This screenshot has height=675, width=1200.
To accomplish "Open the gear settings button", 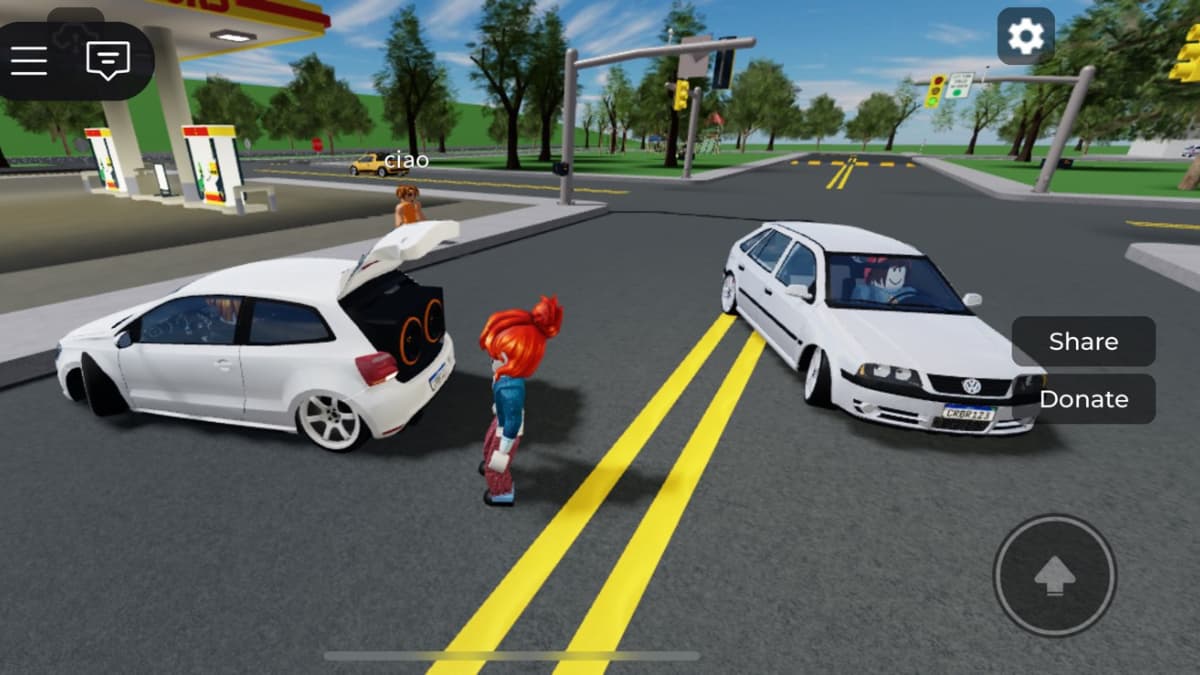I will tap(1025, 37).
